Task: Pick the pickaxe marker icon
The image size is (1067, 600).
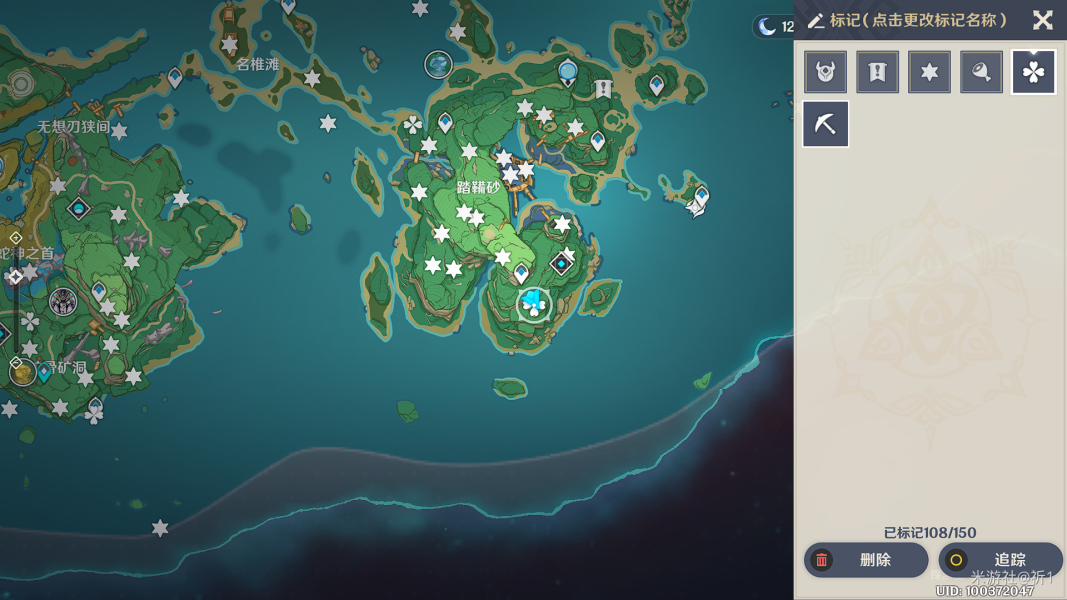Action: [825, 124]
